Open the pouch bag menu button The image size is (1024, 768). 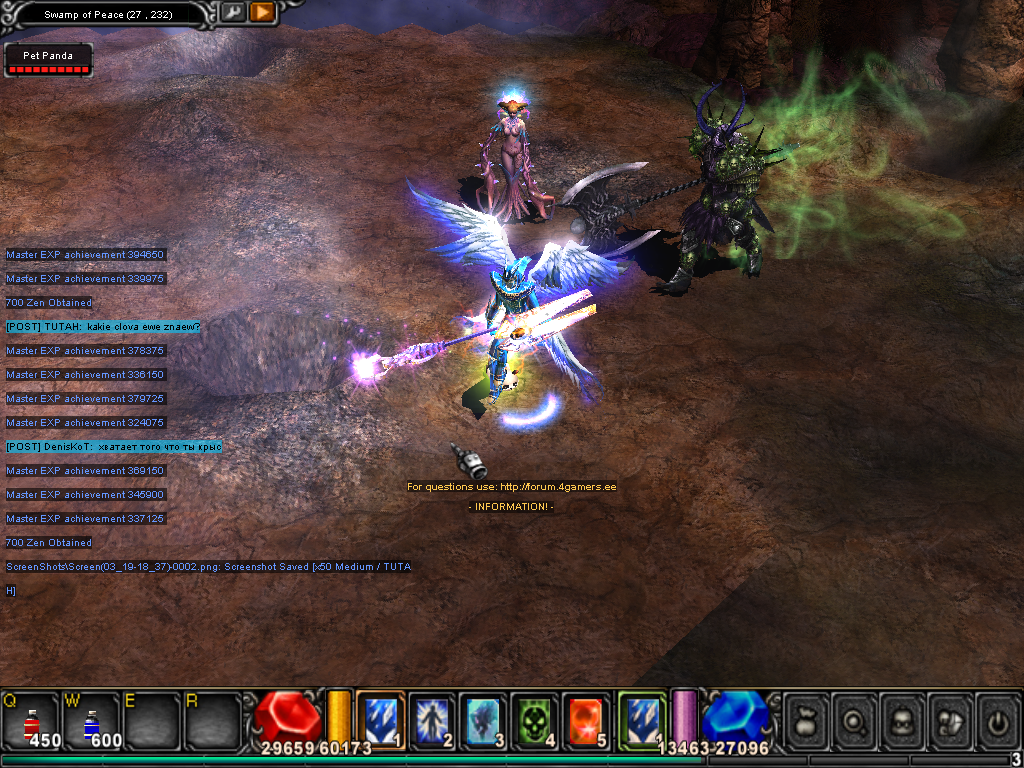[806, 720]
